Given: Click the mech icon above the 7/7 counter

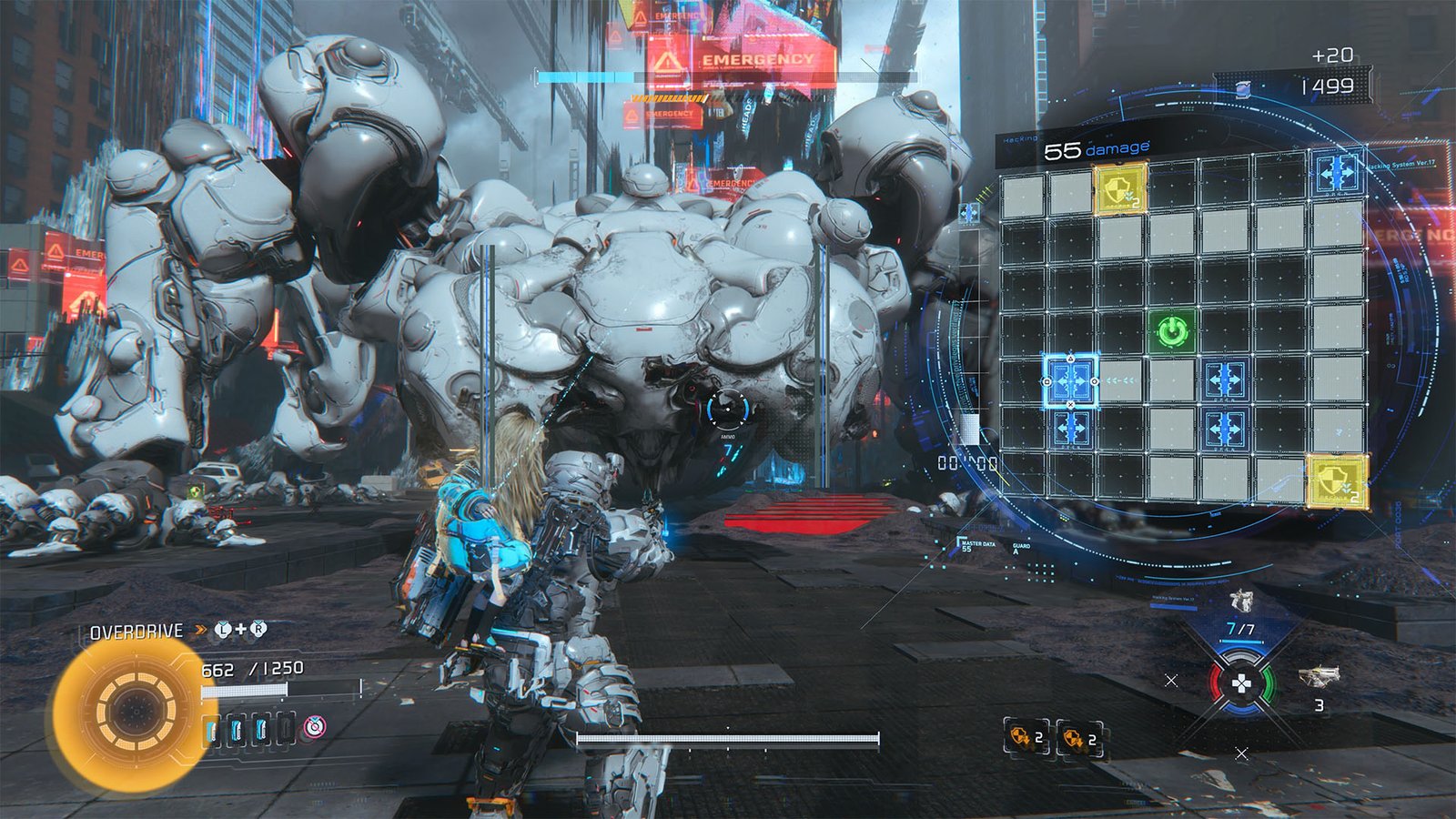Looking at the screenshot, I should click(1240, 601).
